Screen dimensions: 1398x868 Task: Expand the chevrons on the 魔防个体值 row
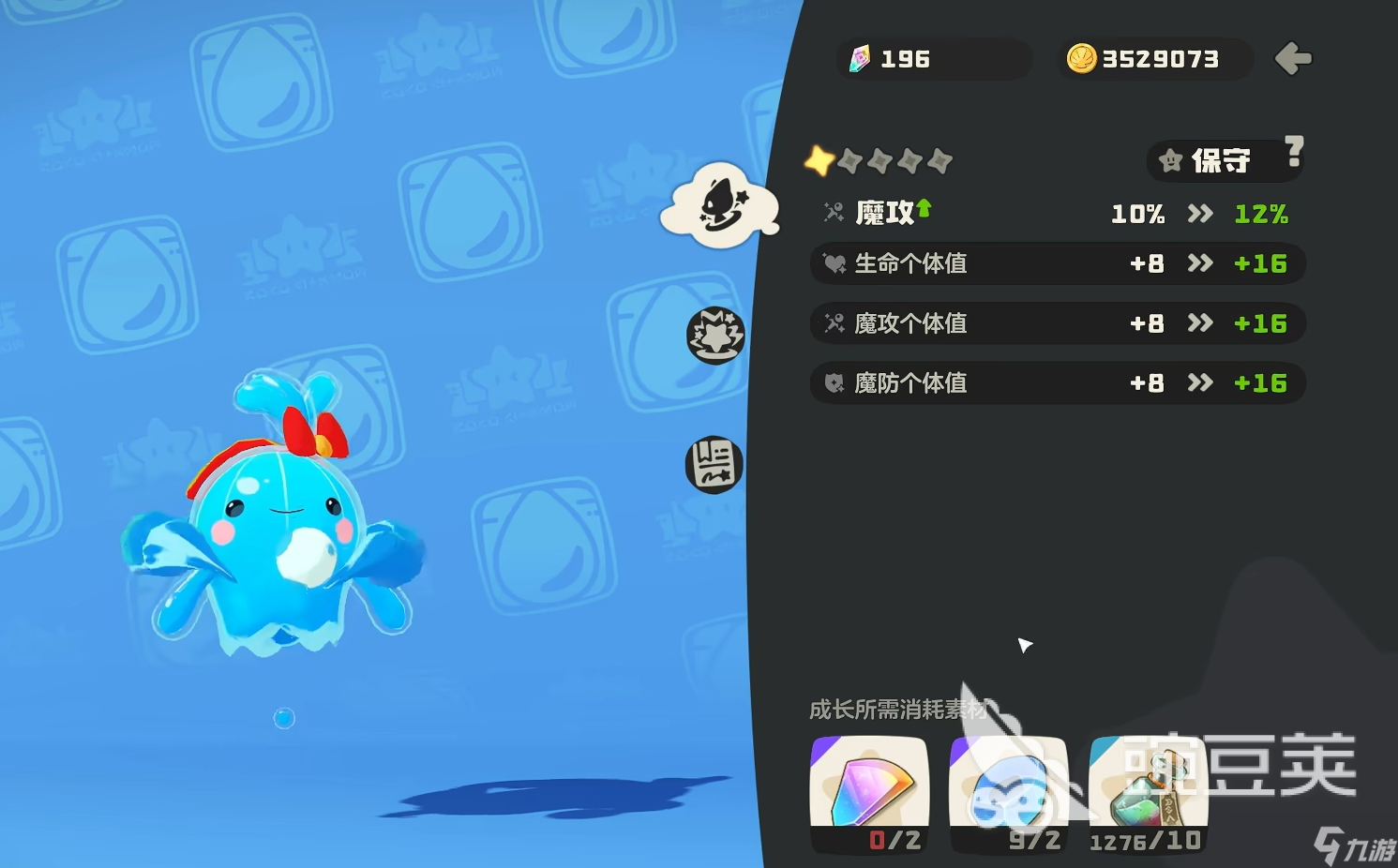(x=1200, y=382)
